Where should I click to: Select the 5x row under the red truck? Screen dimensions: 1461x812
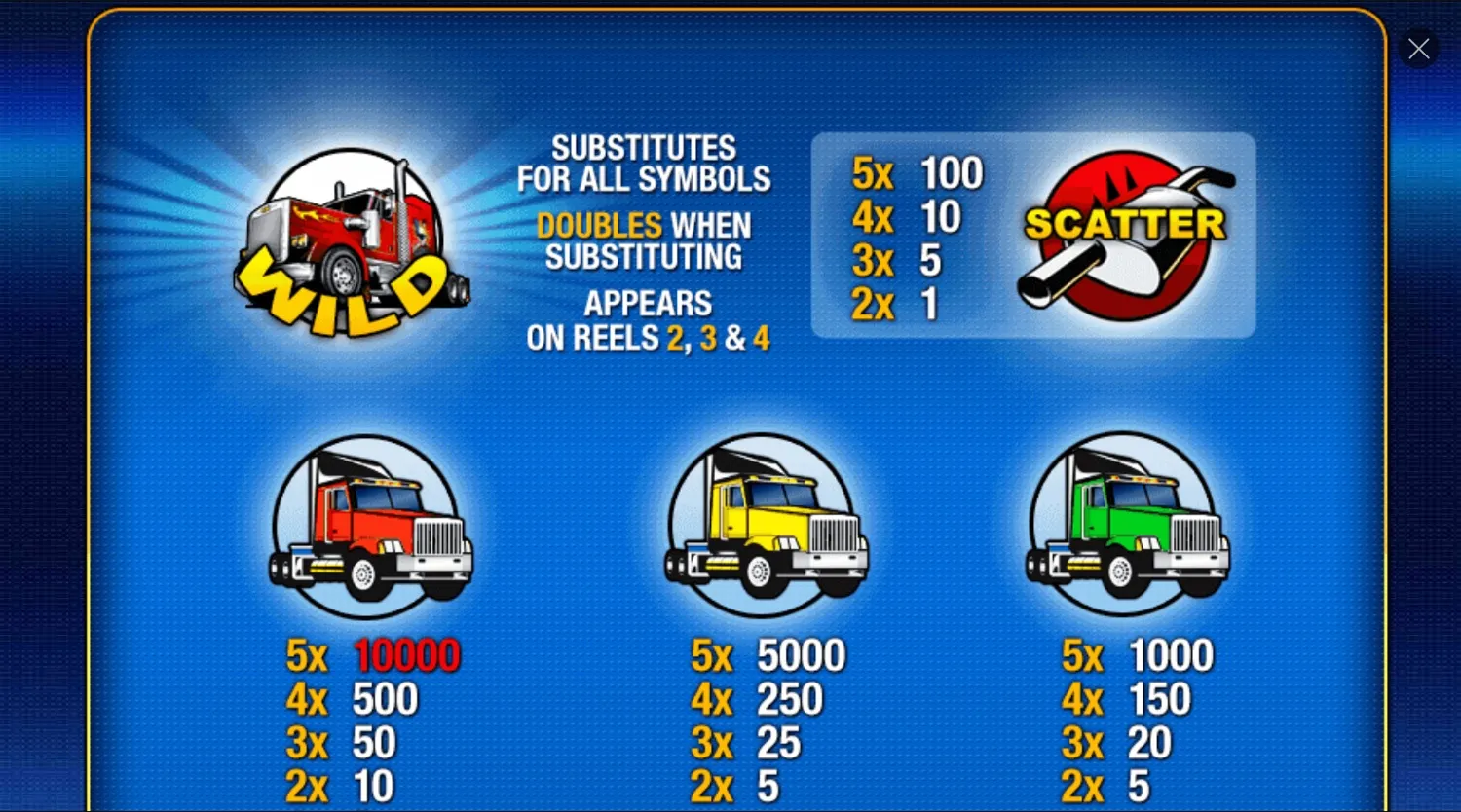(x=307, y=657)
